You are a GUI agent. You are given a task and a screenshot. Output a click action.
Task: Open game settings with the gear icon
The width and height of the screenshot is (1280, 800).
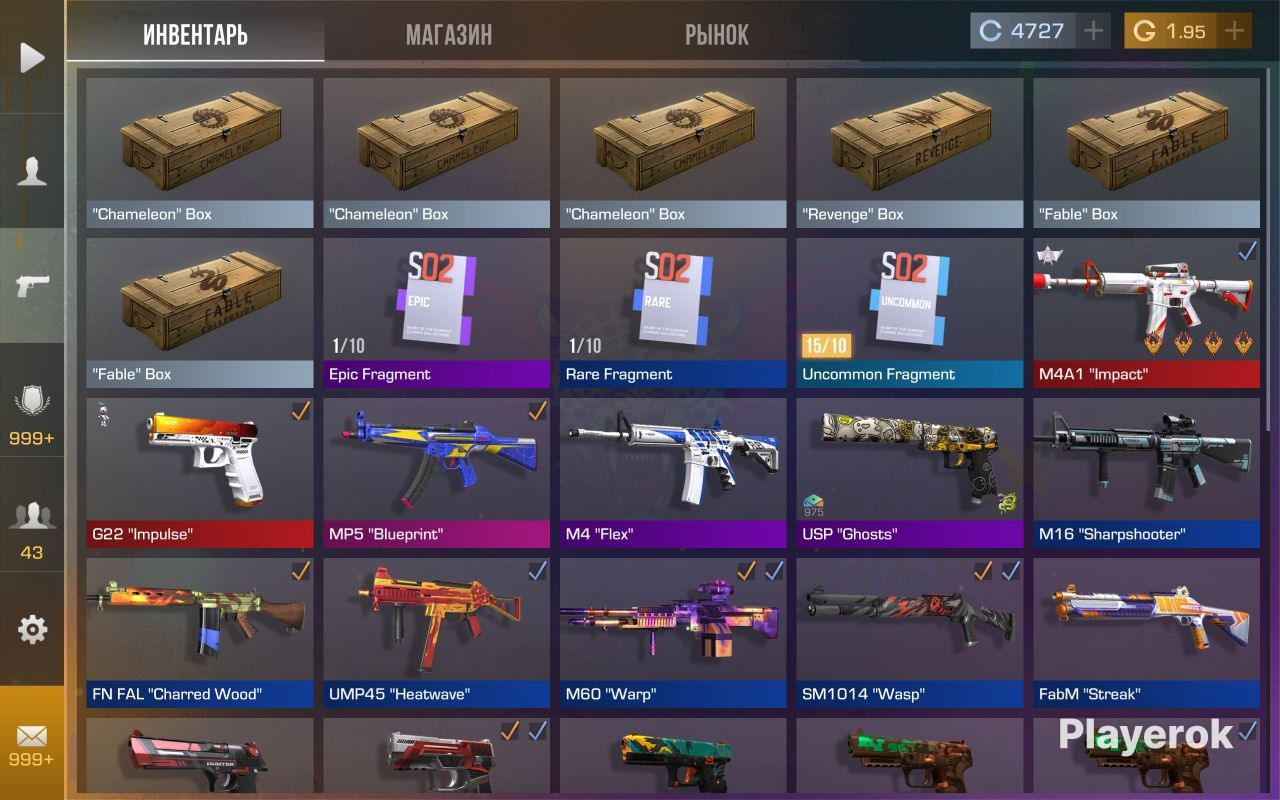[x=33, y=629]
